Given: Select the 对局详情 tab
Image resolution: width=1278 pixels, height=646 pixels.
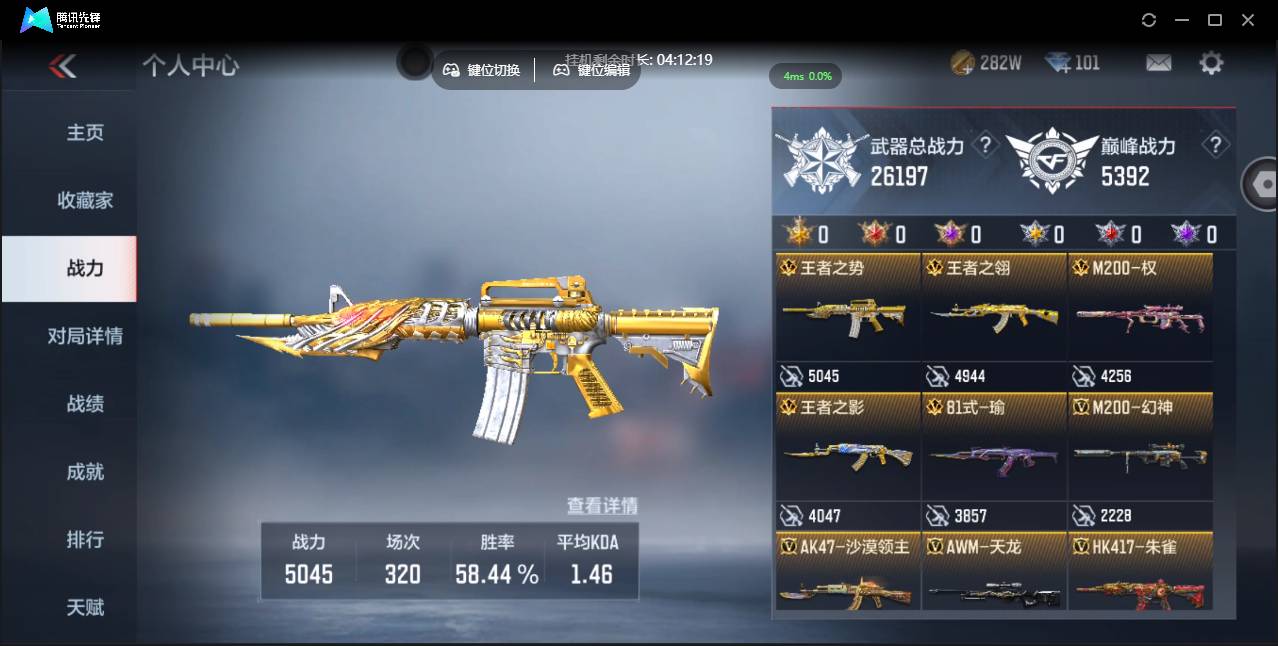Looking at the screenshot, I should [x=85, y=336].
